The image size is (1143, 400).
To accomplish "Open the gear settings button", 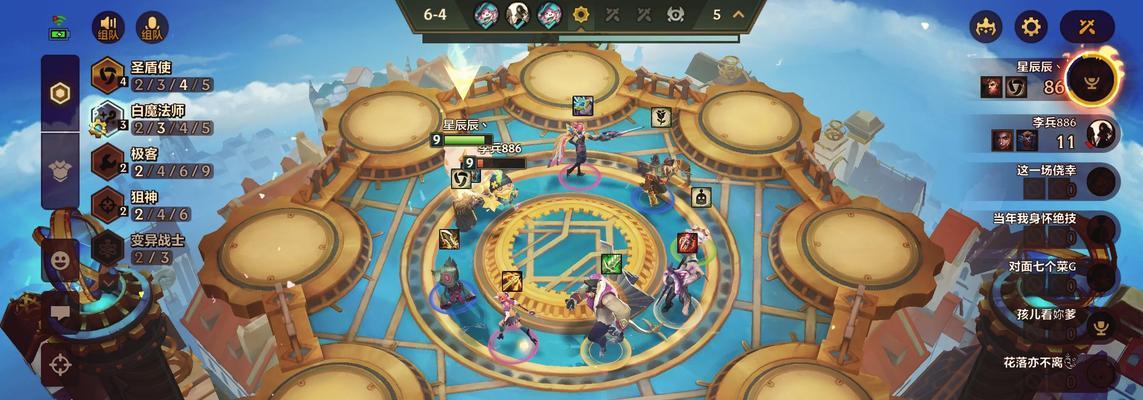I will [x=1031, y=27].
